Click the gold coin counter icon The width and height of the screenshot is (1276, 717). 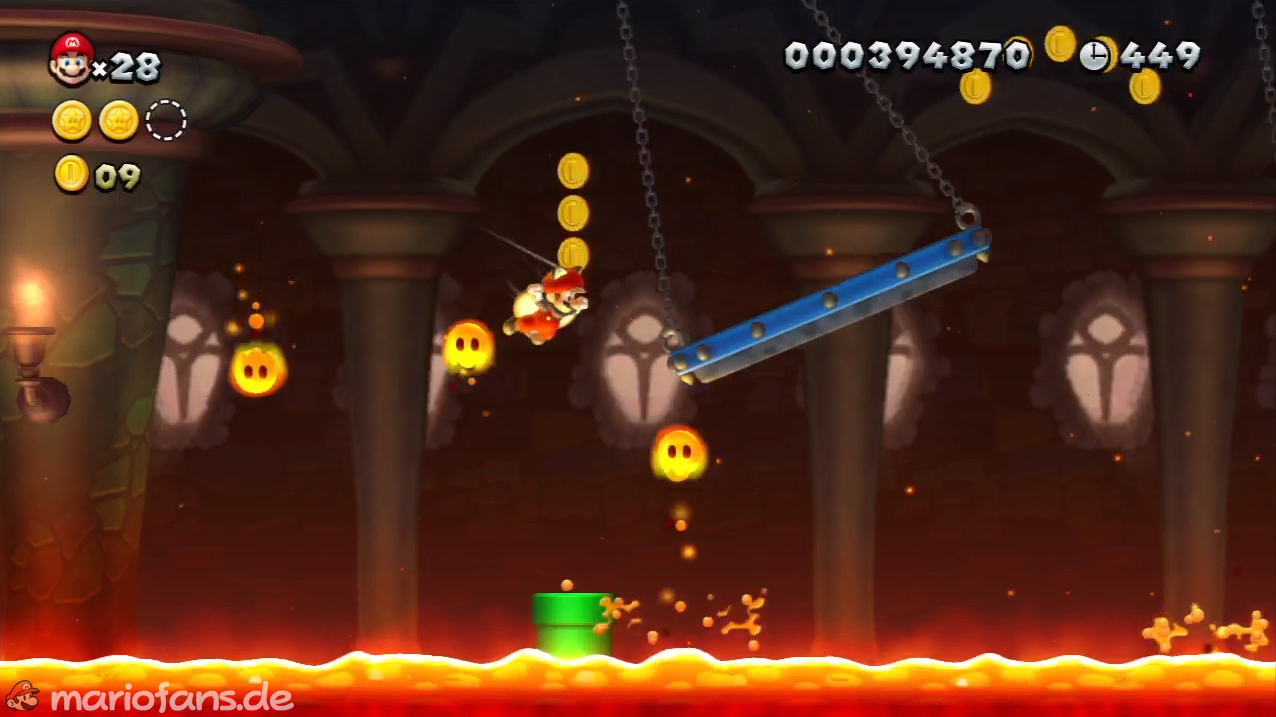pos(71,174)
